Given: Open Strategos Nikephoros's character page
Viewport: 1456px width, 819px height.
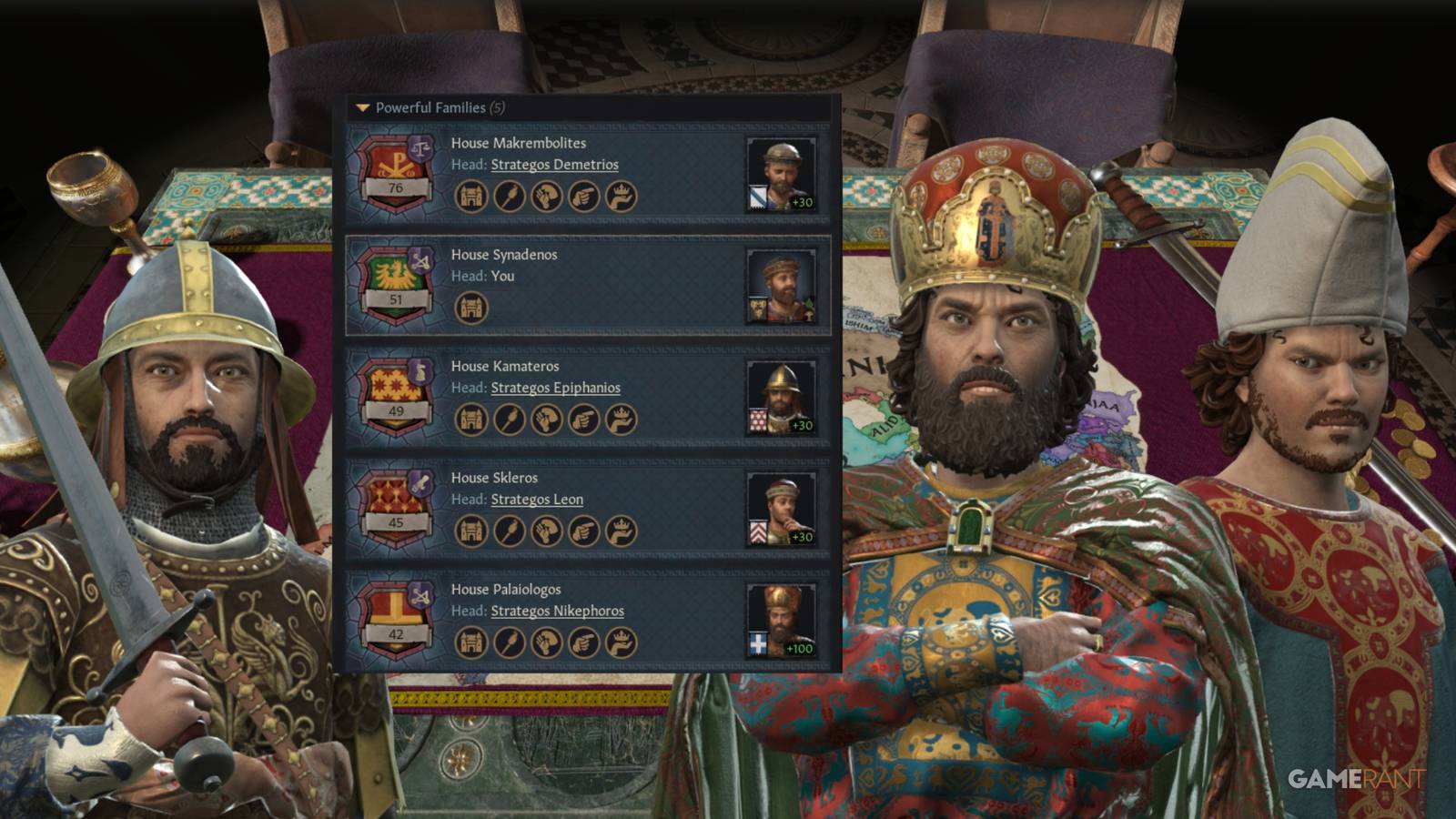Looking at the screenshot, I should pos(559,611).
